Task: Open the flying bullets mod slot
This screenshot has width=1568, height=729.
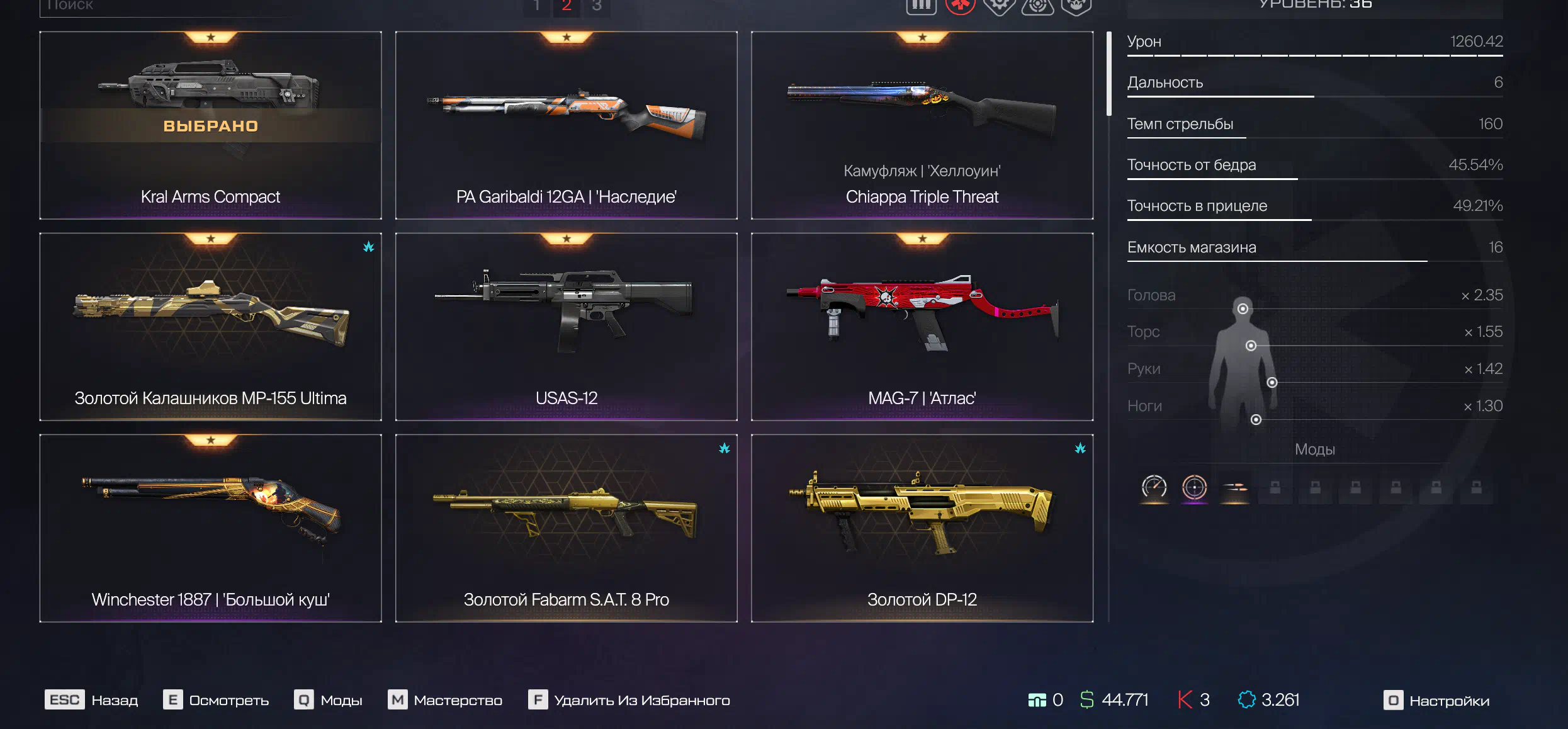Action: (x=1234, y=487)
